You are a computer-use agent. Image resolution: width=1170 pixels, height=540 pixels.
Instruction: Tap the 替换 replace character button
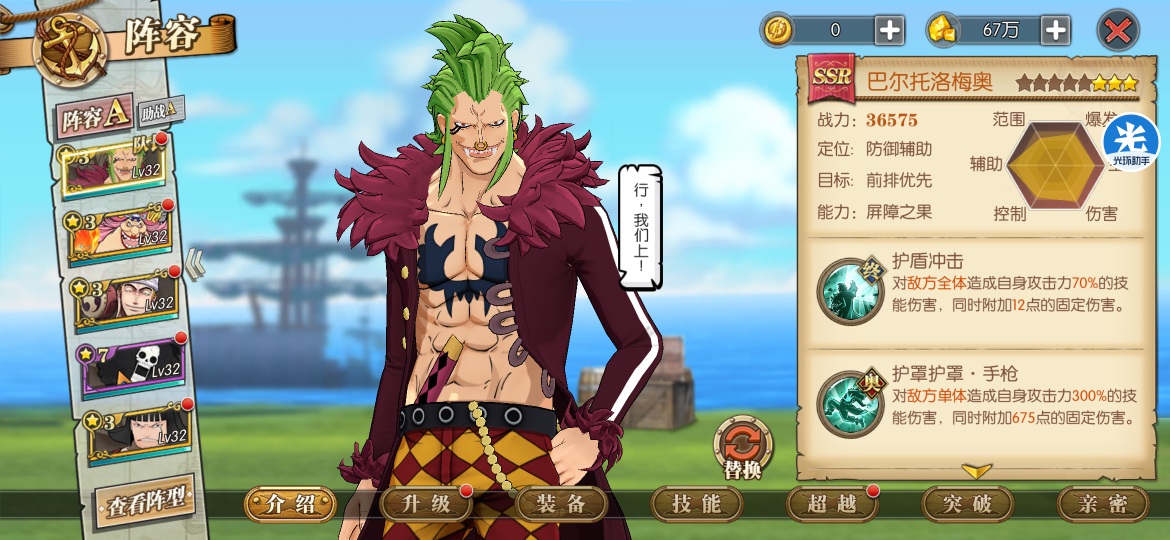tap(742, 449)
